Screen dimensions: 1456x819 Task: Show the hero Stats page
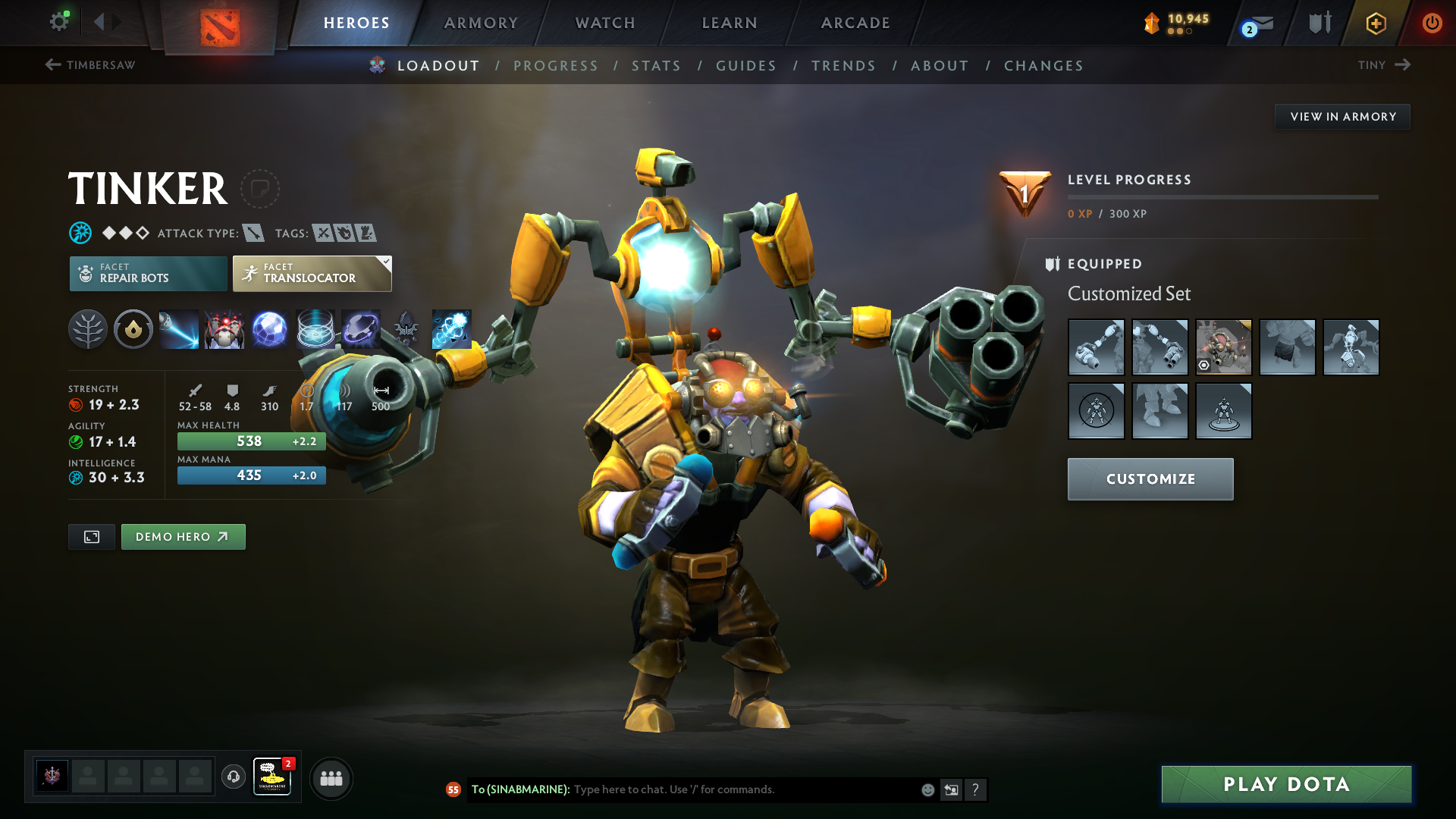click(x=656, y=66)
